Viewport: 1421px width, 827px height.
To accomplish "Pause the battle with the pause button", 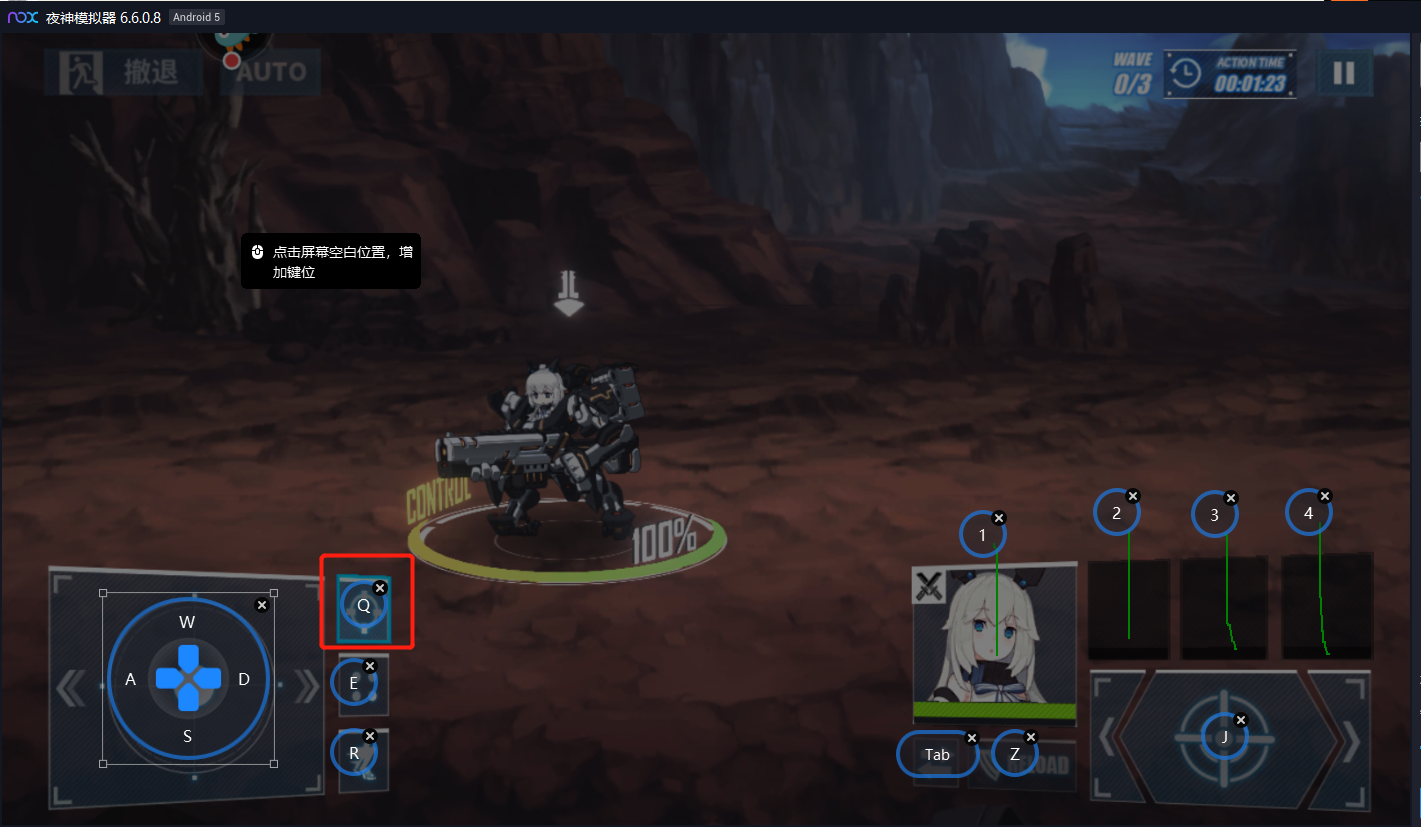I will click(1344, 73).
